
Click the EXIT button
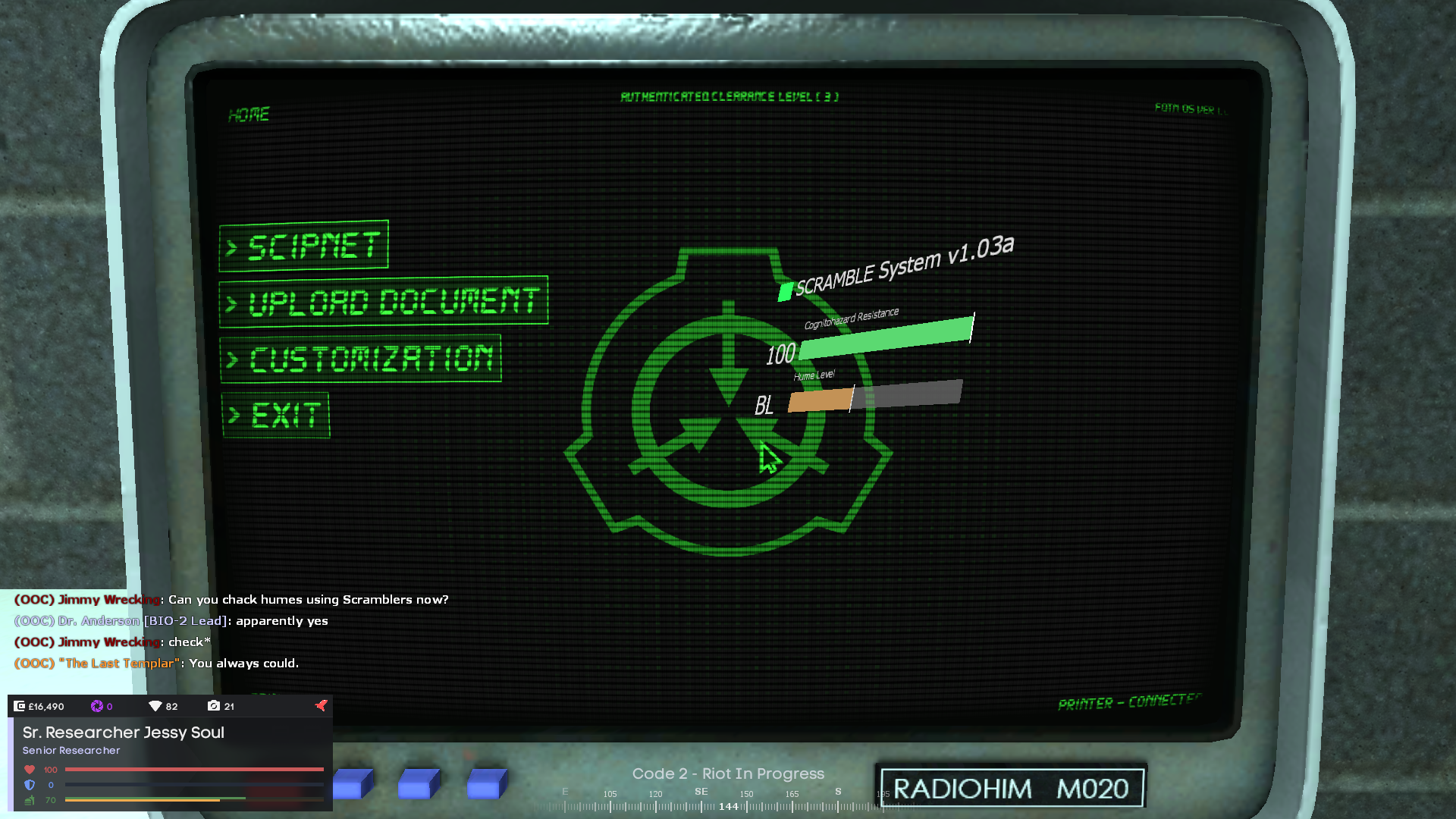(x=276, y=413)
